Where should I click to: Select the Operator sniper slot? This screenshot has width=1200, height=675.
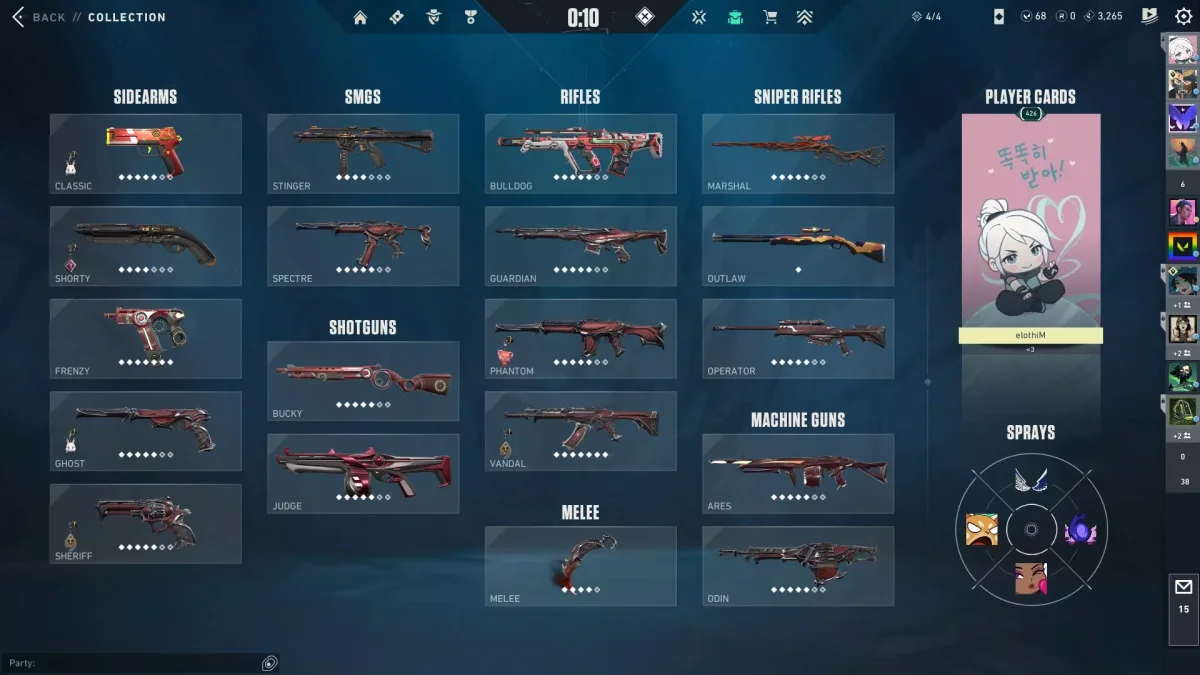tap(798, 338)
